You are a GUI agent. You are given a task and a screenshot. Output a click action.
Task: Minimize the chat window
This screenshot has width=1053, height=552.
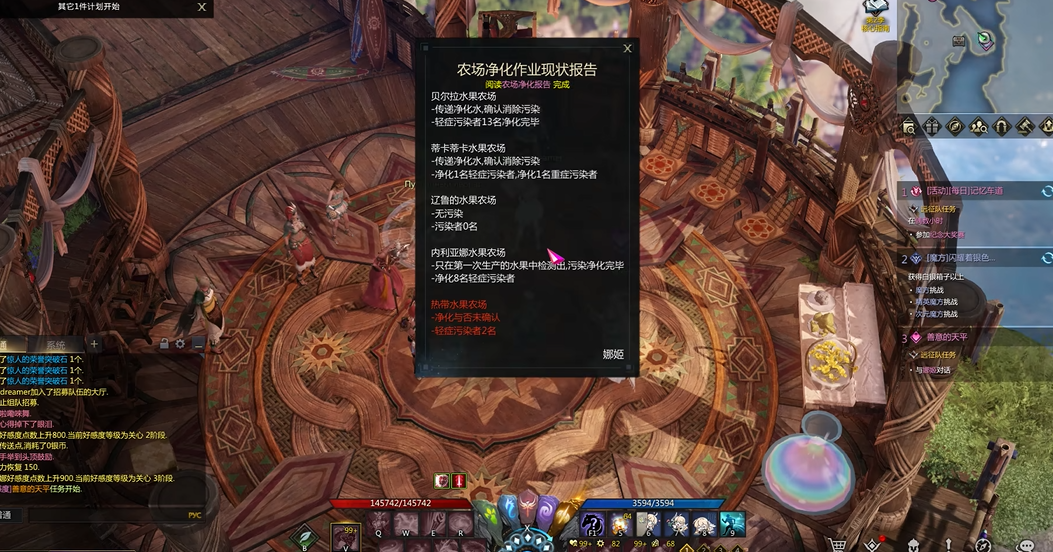tap(198, 344)
